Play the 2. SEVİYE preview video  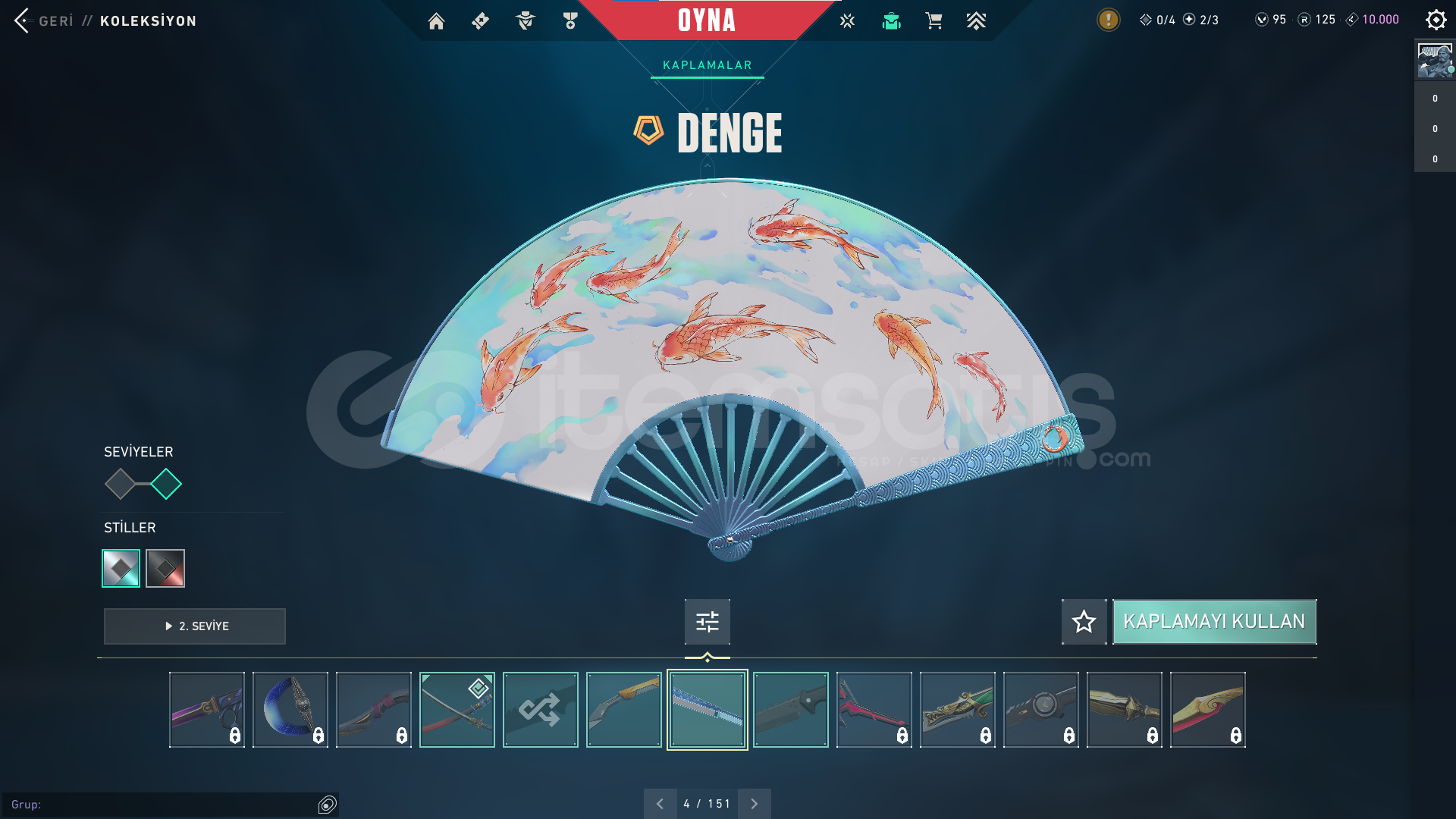[x=195, y=626]
